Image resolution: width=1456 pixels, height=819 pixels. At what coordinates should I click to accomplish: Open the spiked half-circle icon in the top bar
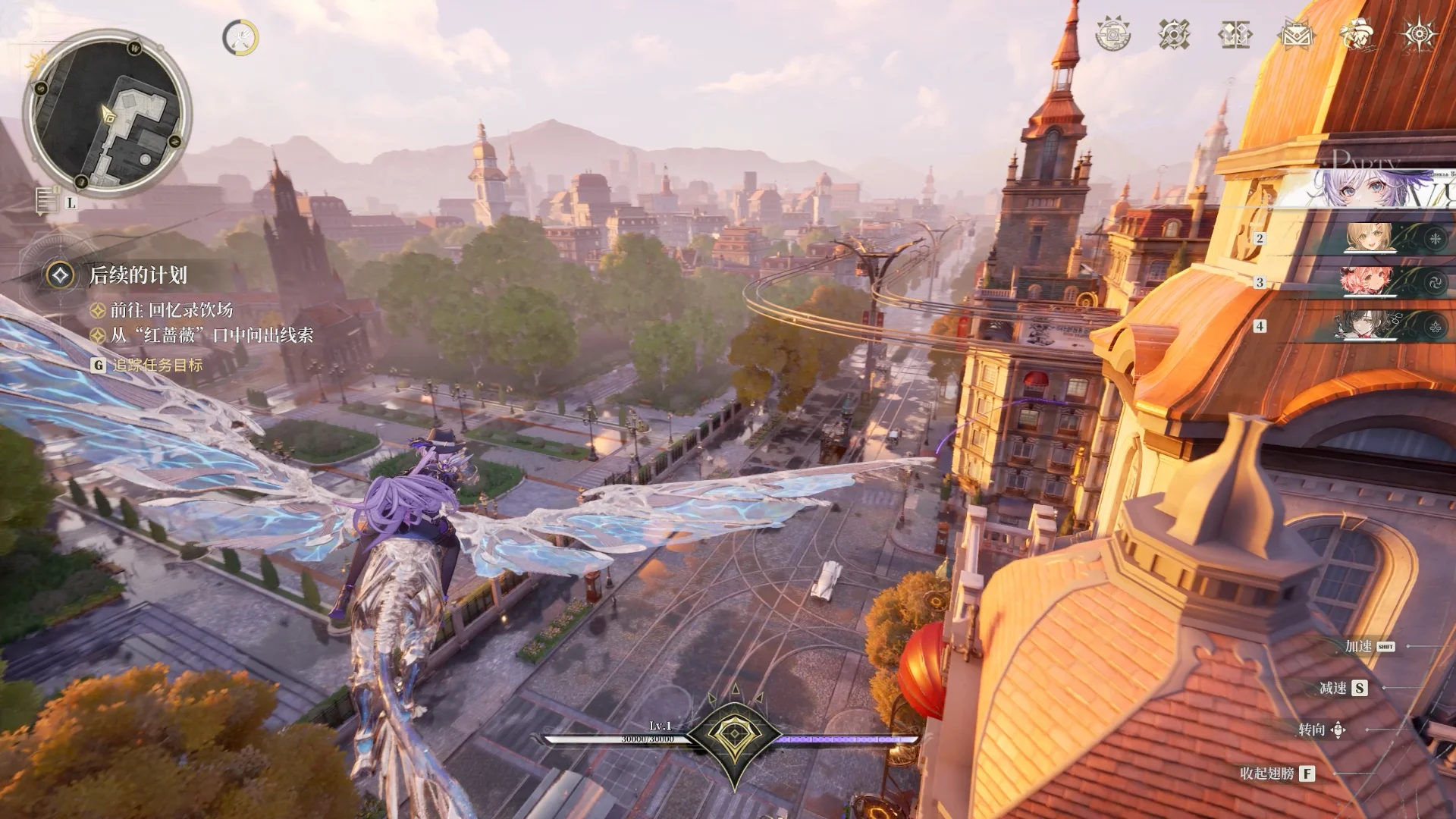point(1112,34)
